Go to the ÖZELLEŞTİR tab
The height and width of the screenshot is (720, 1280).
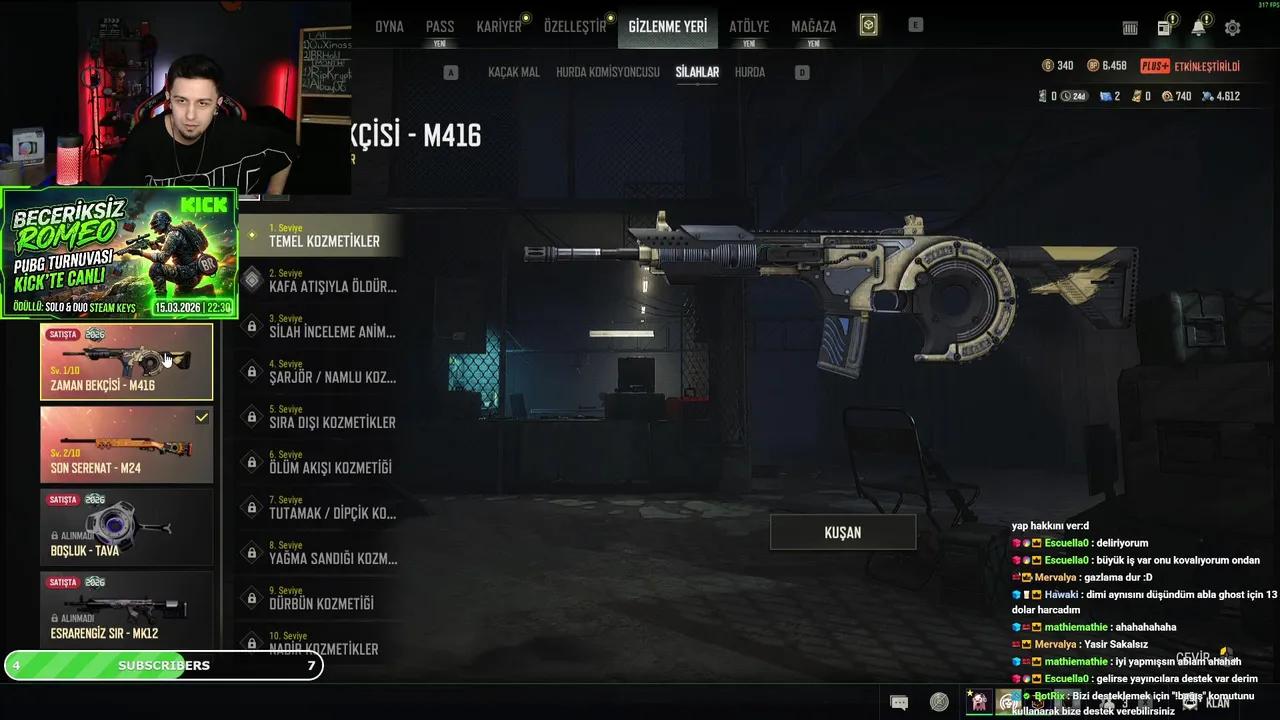pyautogui.click(x=575, y=27)
